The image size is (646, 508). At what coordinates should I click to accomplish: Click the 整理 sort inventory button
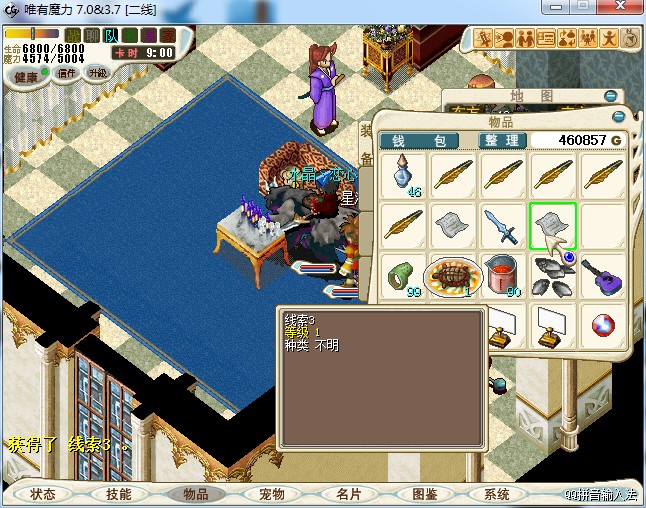tap(500, 141)
